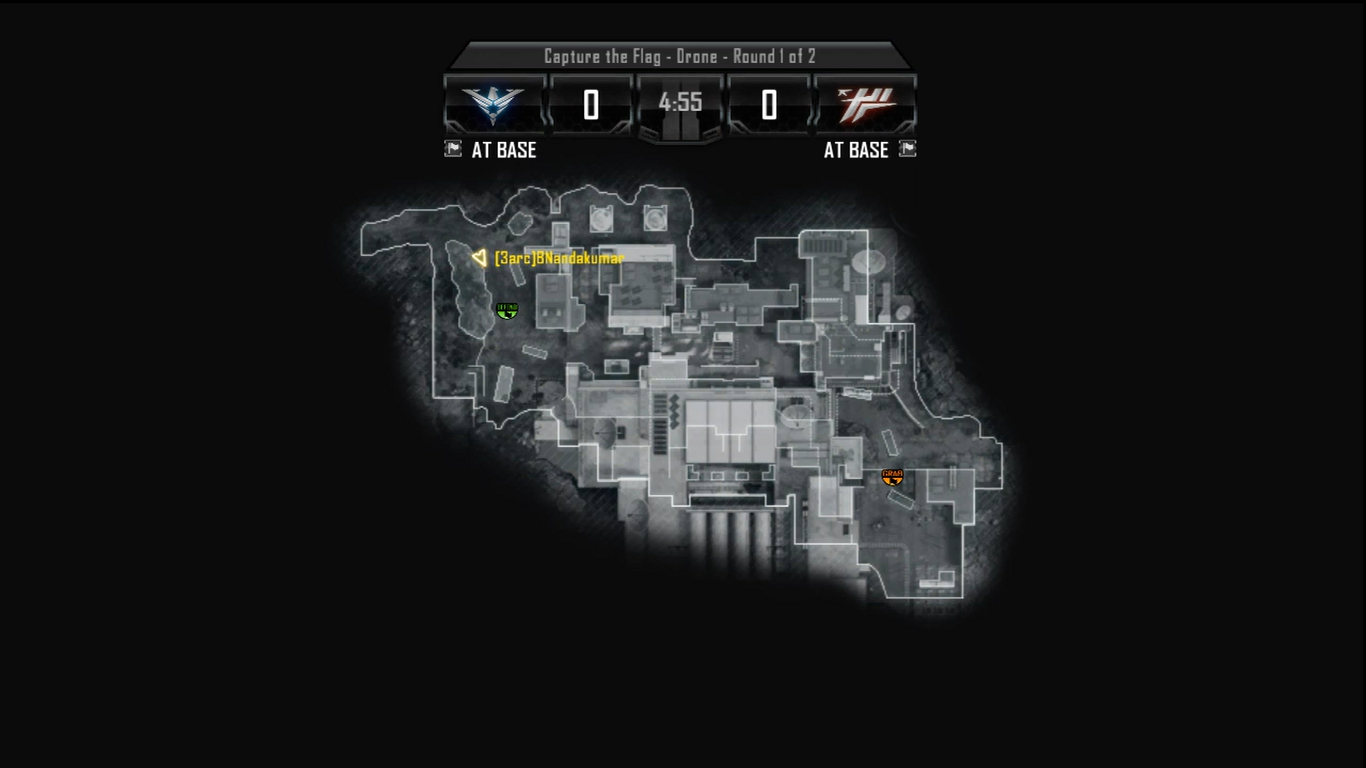This screenshot has height=768, width=1366.
Task: Choose the red team emblem
Action: tap(866, 103)
